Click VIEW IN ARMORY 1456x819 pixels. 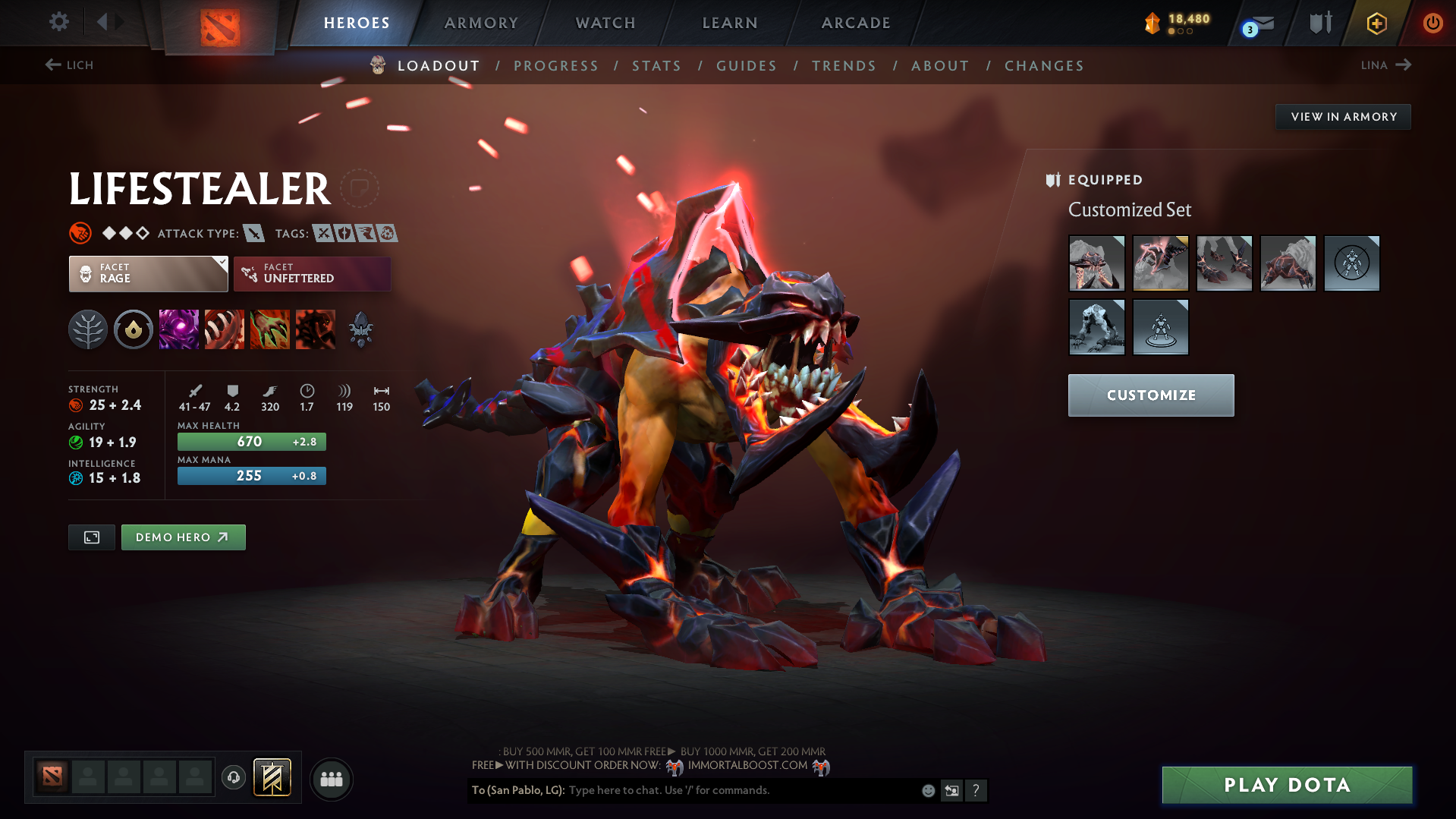click(x=1342, y=116)
